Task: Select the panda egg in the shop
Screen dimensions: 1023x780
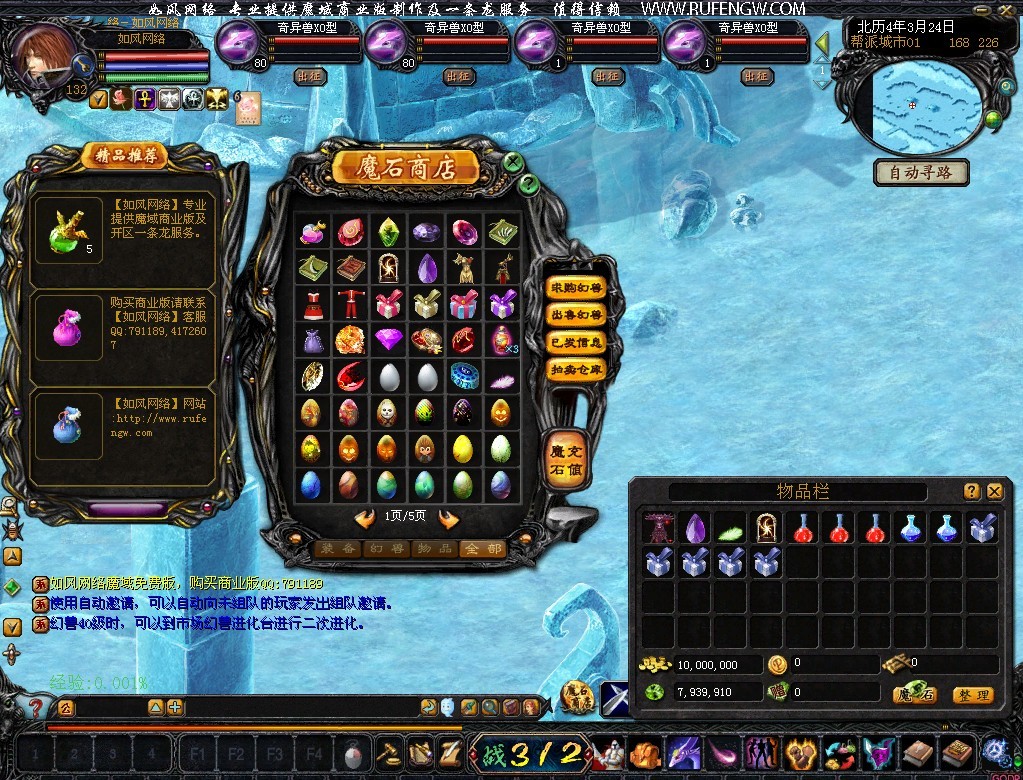Action: pyautogui.click(x=388, y=413)
